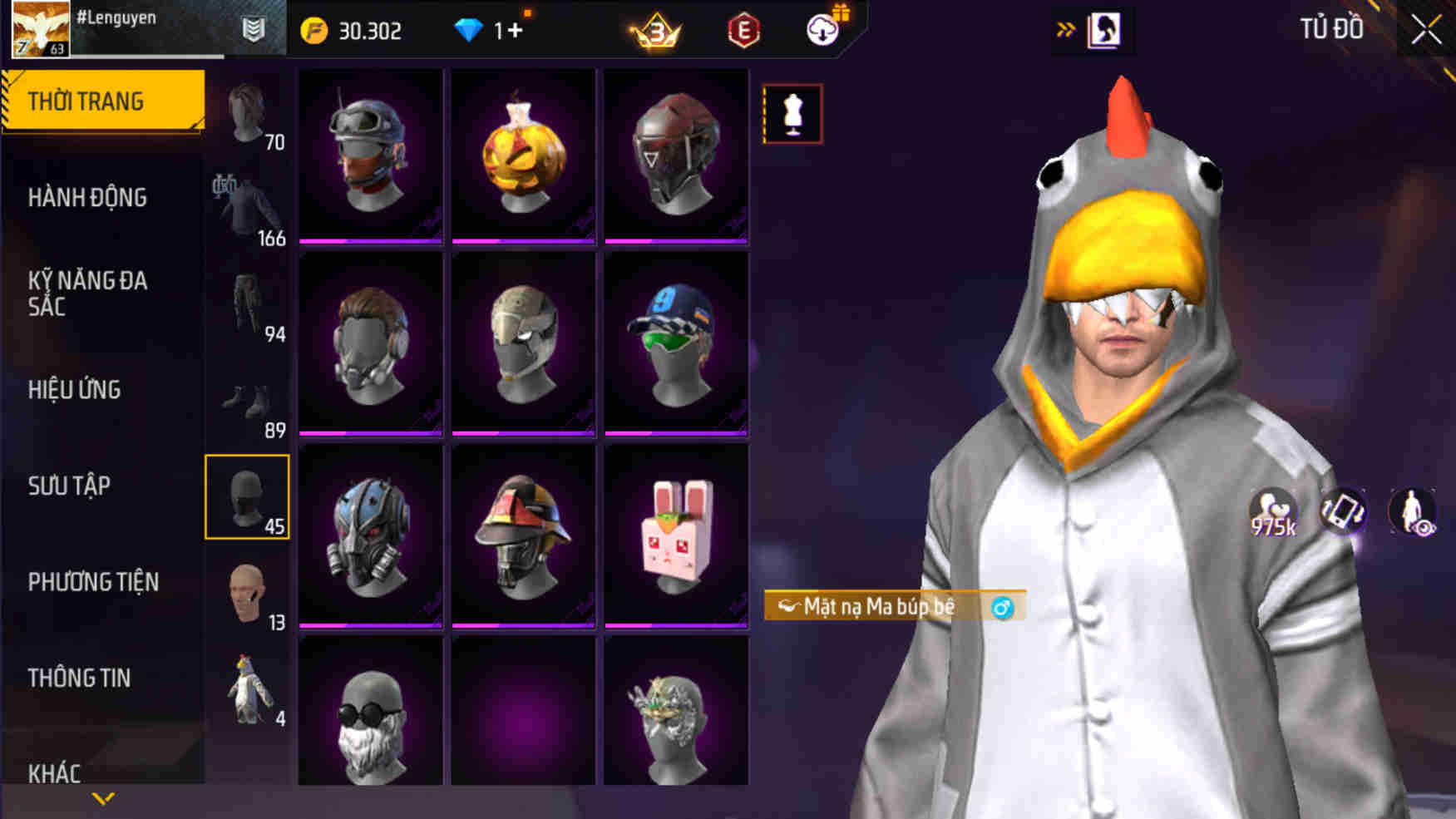
Task: Select the pumpkin head thumbnail
Action: click(x=522, y=154)
